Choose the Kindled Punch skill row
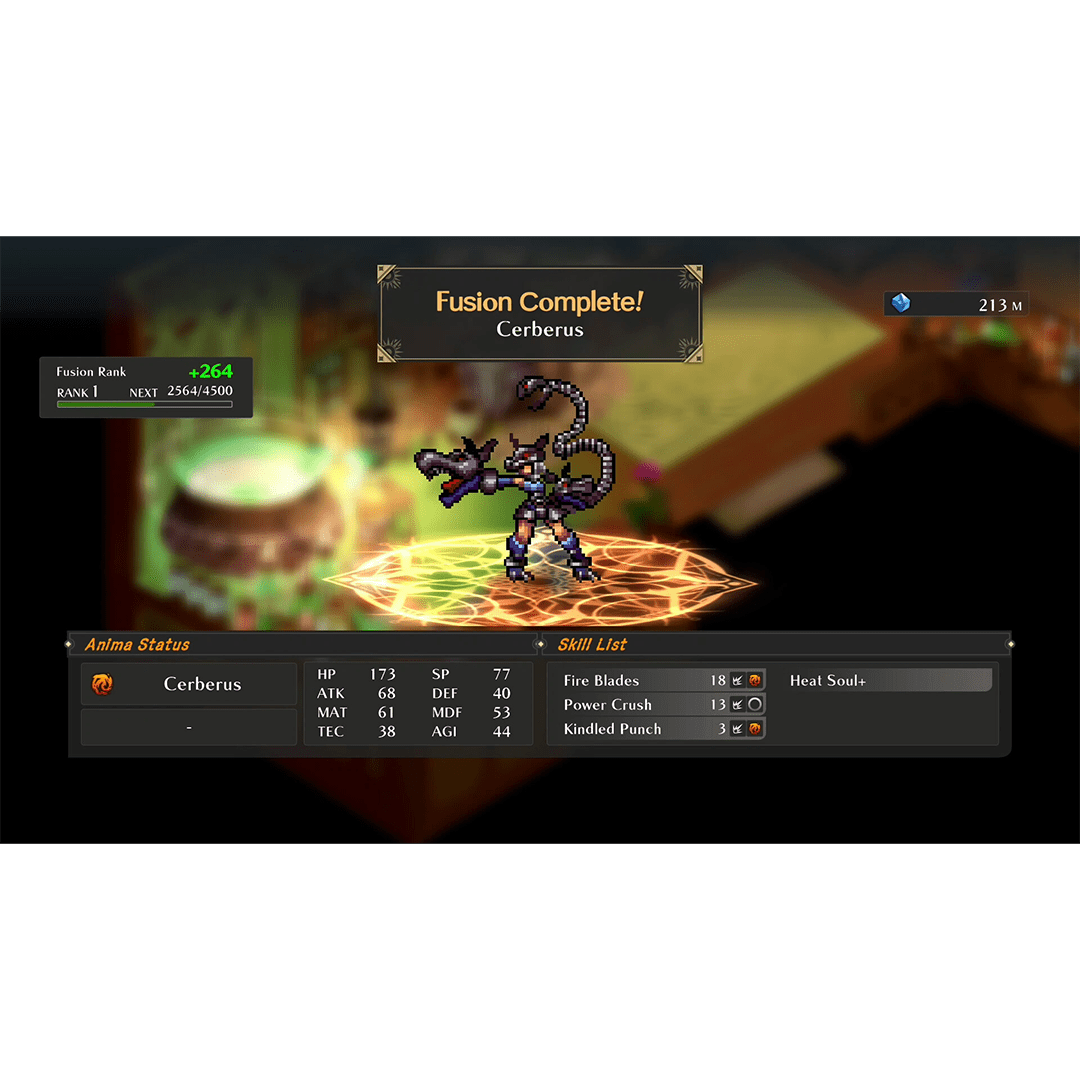 coord(660,729)
